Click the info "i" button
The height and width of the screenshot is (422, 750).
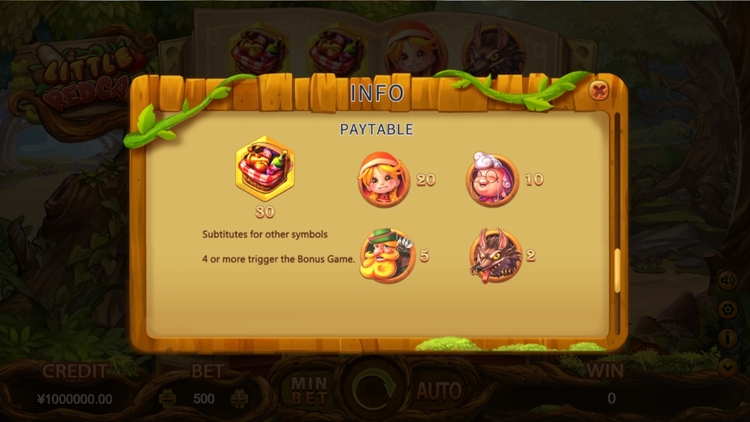(726, 339)
